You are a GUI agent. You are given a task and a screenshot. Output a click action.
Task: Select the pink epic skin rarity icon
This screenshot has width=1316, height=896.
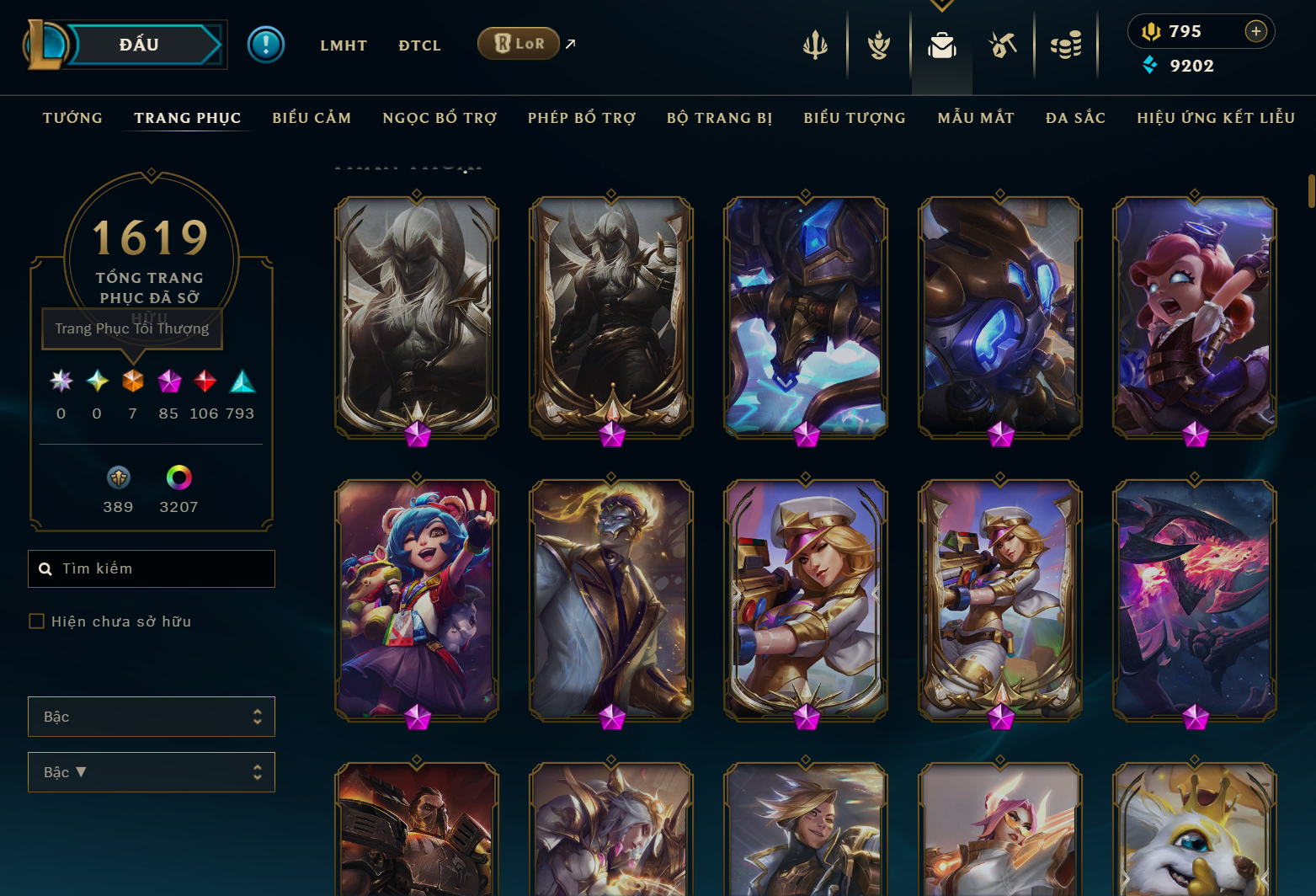[168, 381]
